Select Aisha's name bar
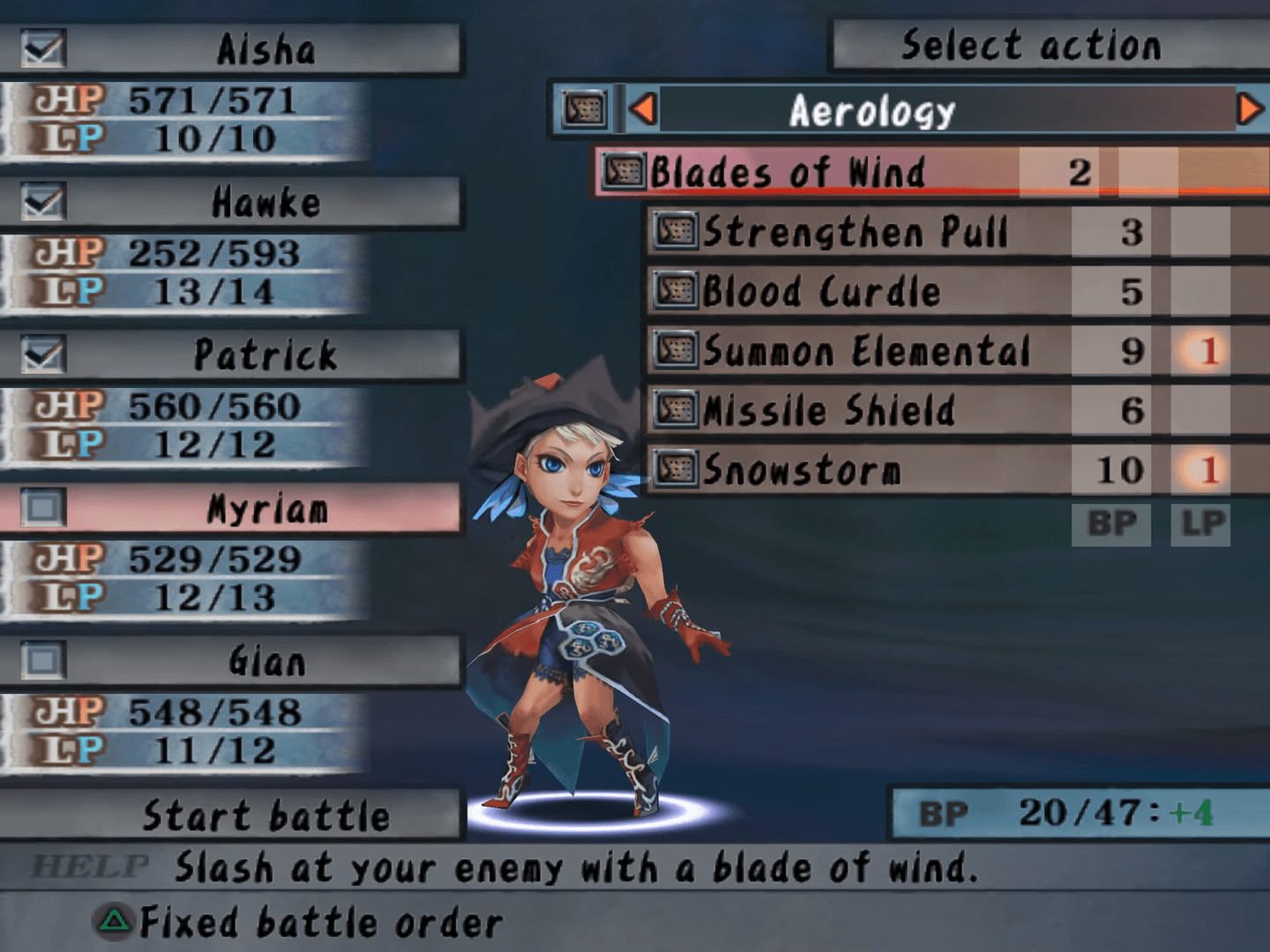This screenshot has width=1270, height=952. [x=265, y=49]
